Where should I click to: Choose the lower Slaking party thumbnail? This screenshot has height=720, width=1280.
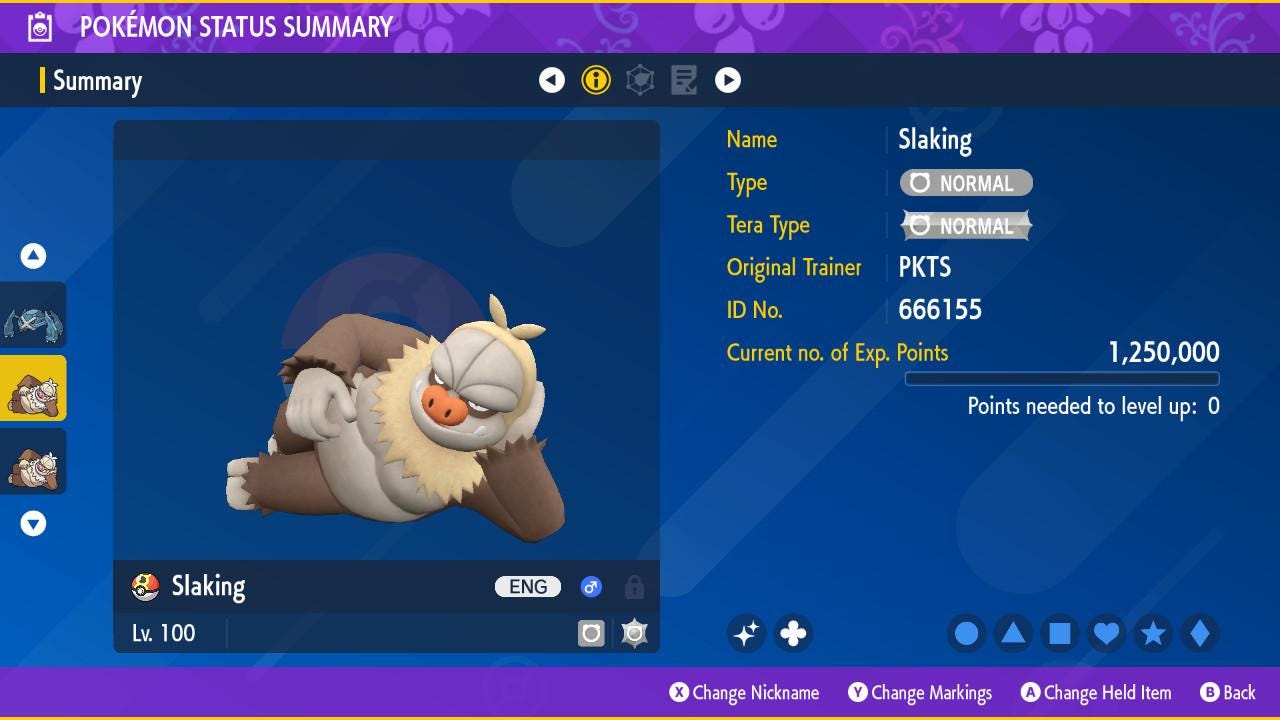coord(33,461)
